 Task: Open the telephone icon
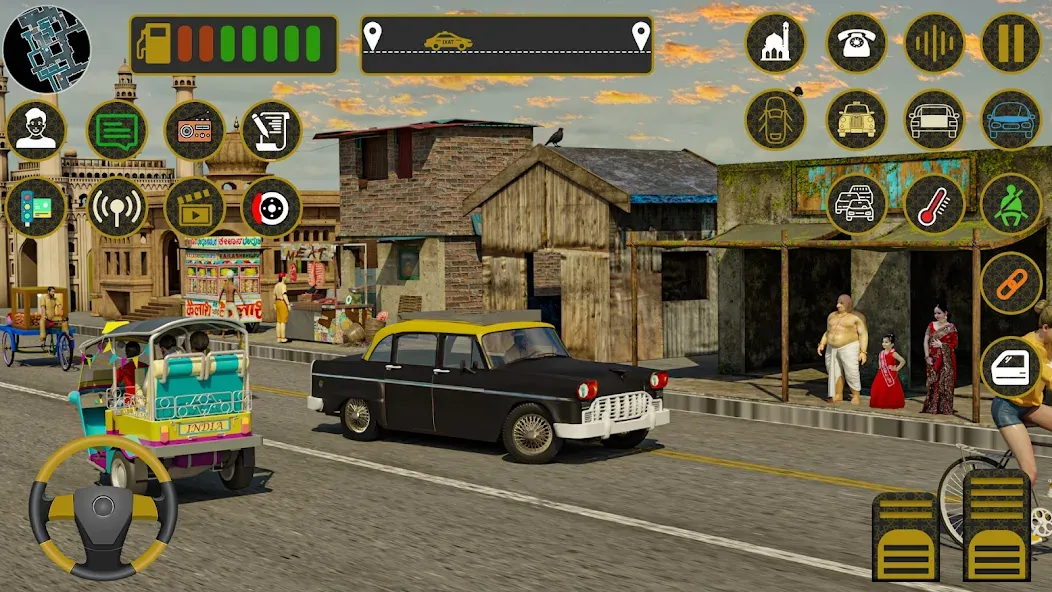tap(856, 43)
